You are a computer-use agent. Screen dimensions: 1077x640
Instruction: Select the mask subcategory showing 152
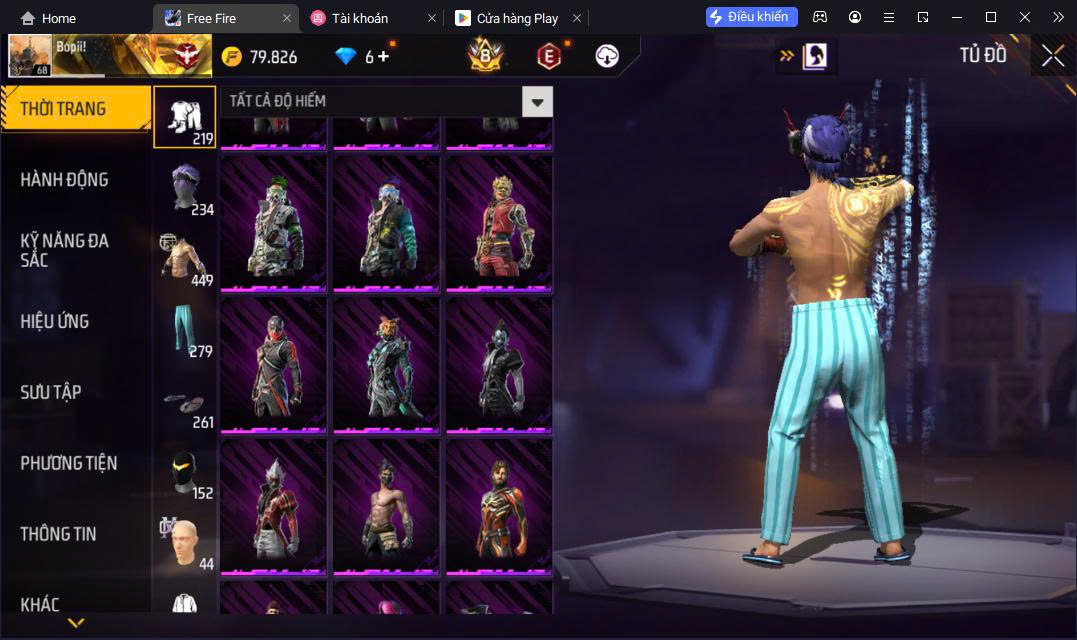[185, 472]
